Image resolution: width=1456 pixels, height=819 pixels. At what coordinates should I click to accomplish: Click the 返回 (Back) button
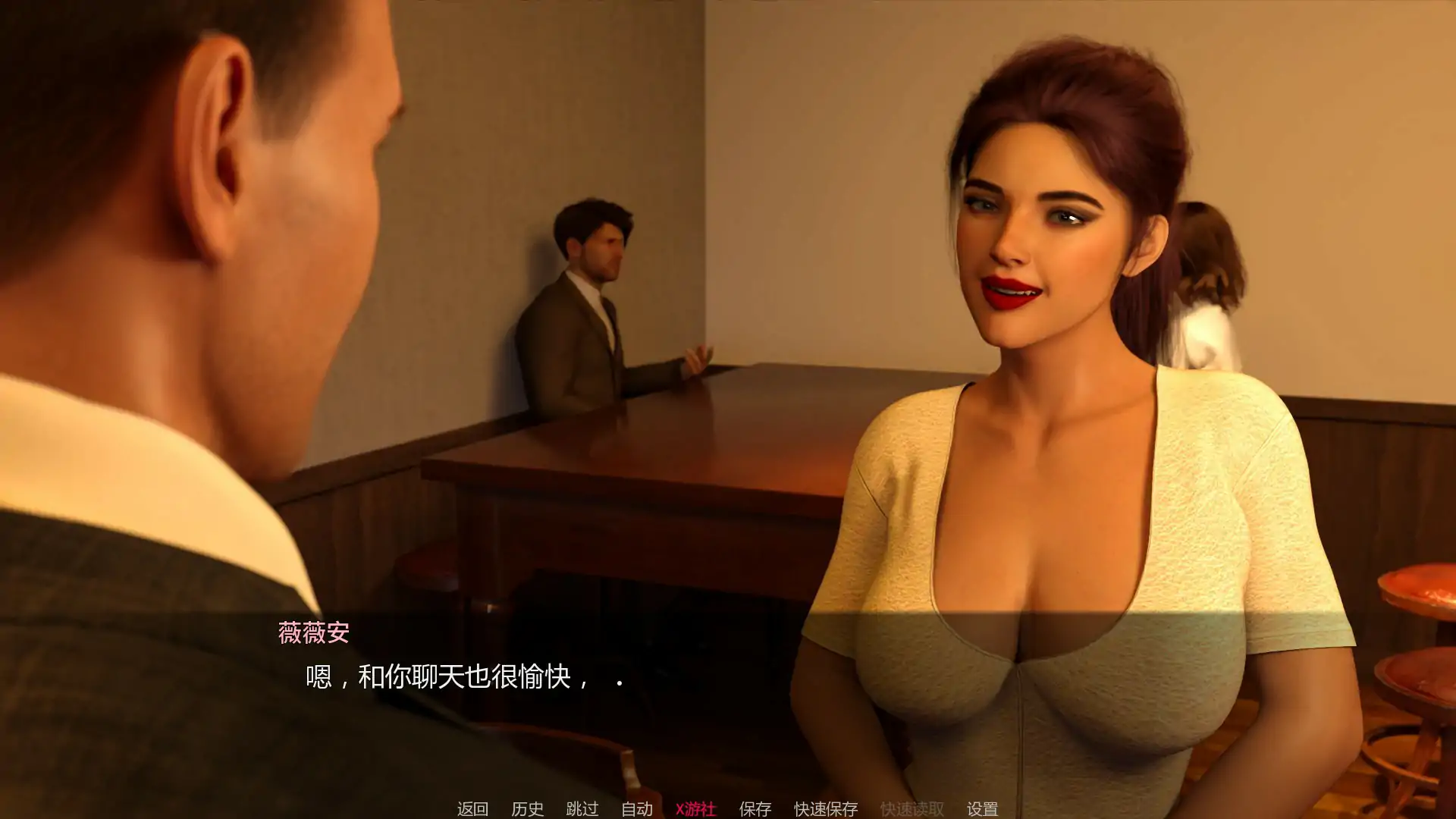[472, 808]
